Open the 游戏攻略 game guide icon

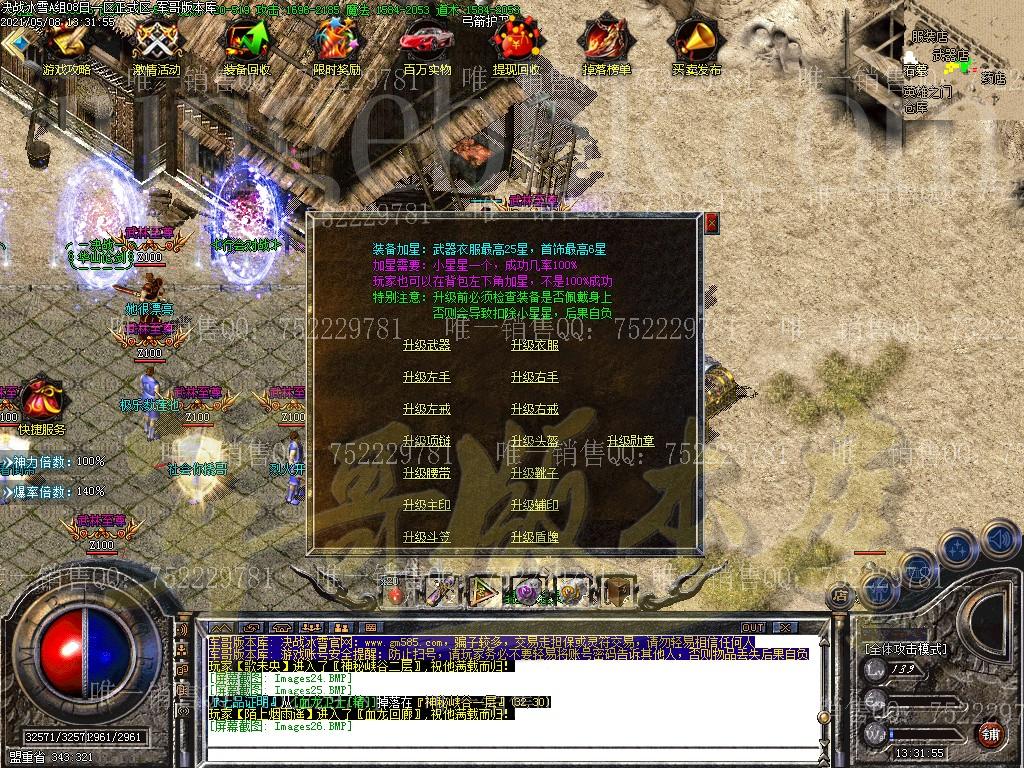(67, 46)
